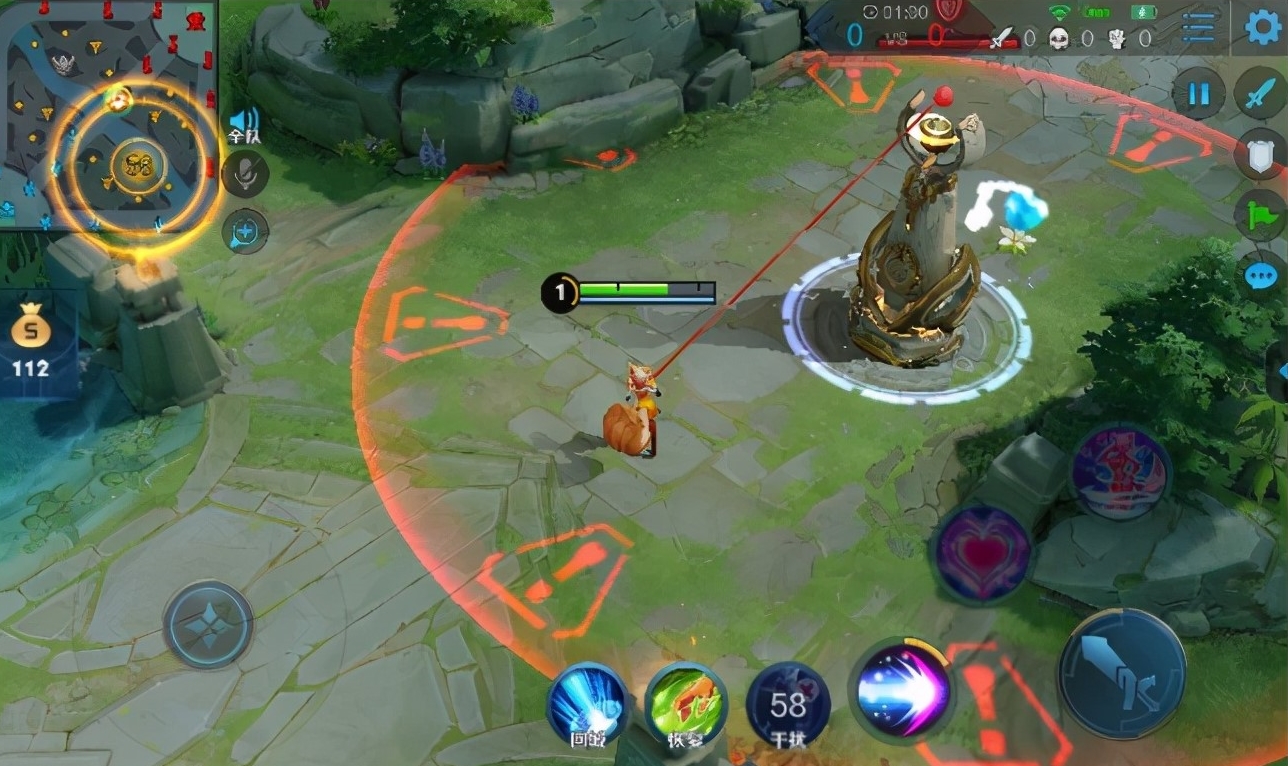Tap the large basic attack button
The width and height of the screenshot is (1288, 766).
1122,673
